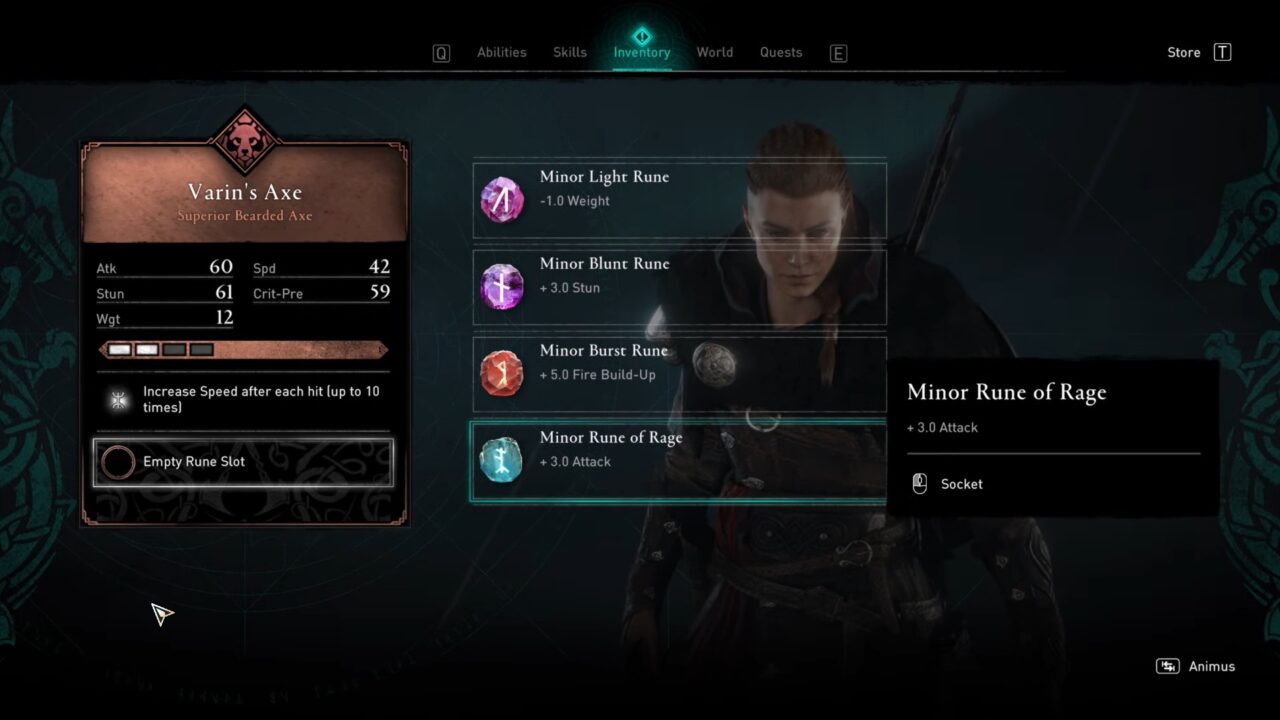Select the blue Minor Rune of Rage icon
Image resolution: width=1280 pixels, height=720 pixels.
click(501, 460)
